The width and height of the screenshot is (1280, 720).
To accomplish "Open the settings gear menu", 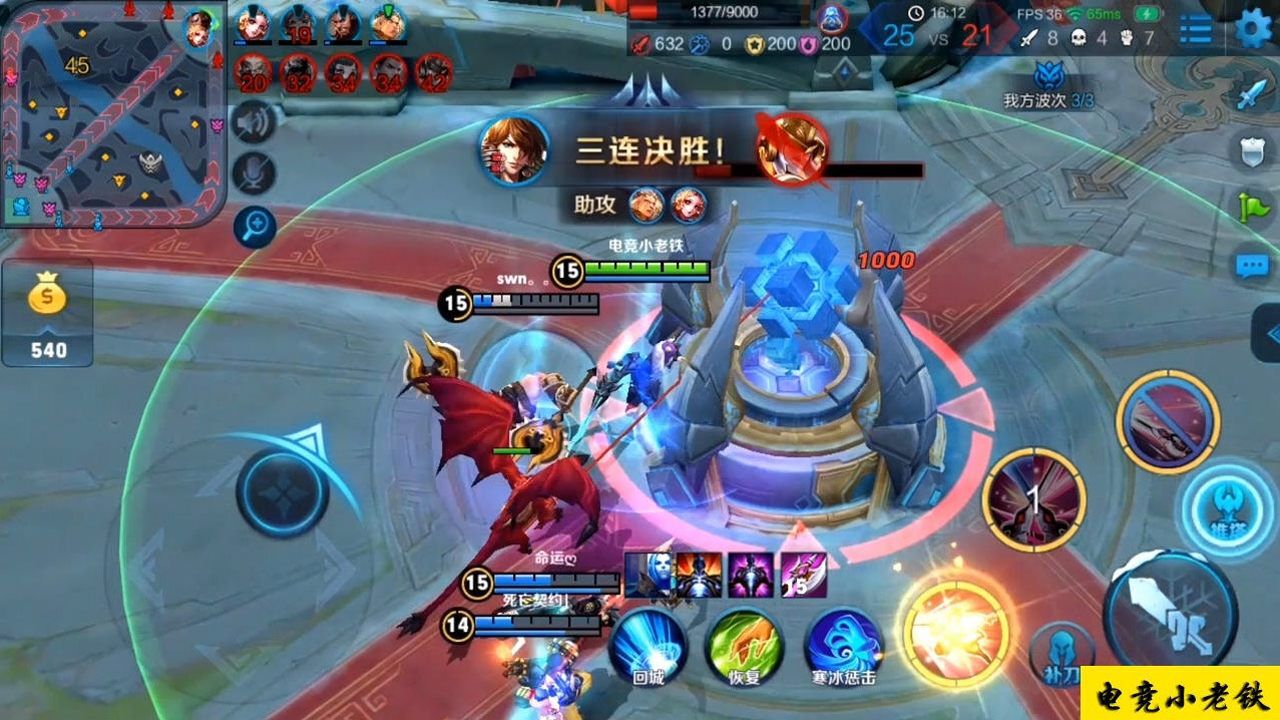I will tap(1253, 29).
